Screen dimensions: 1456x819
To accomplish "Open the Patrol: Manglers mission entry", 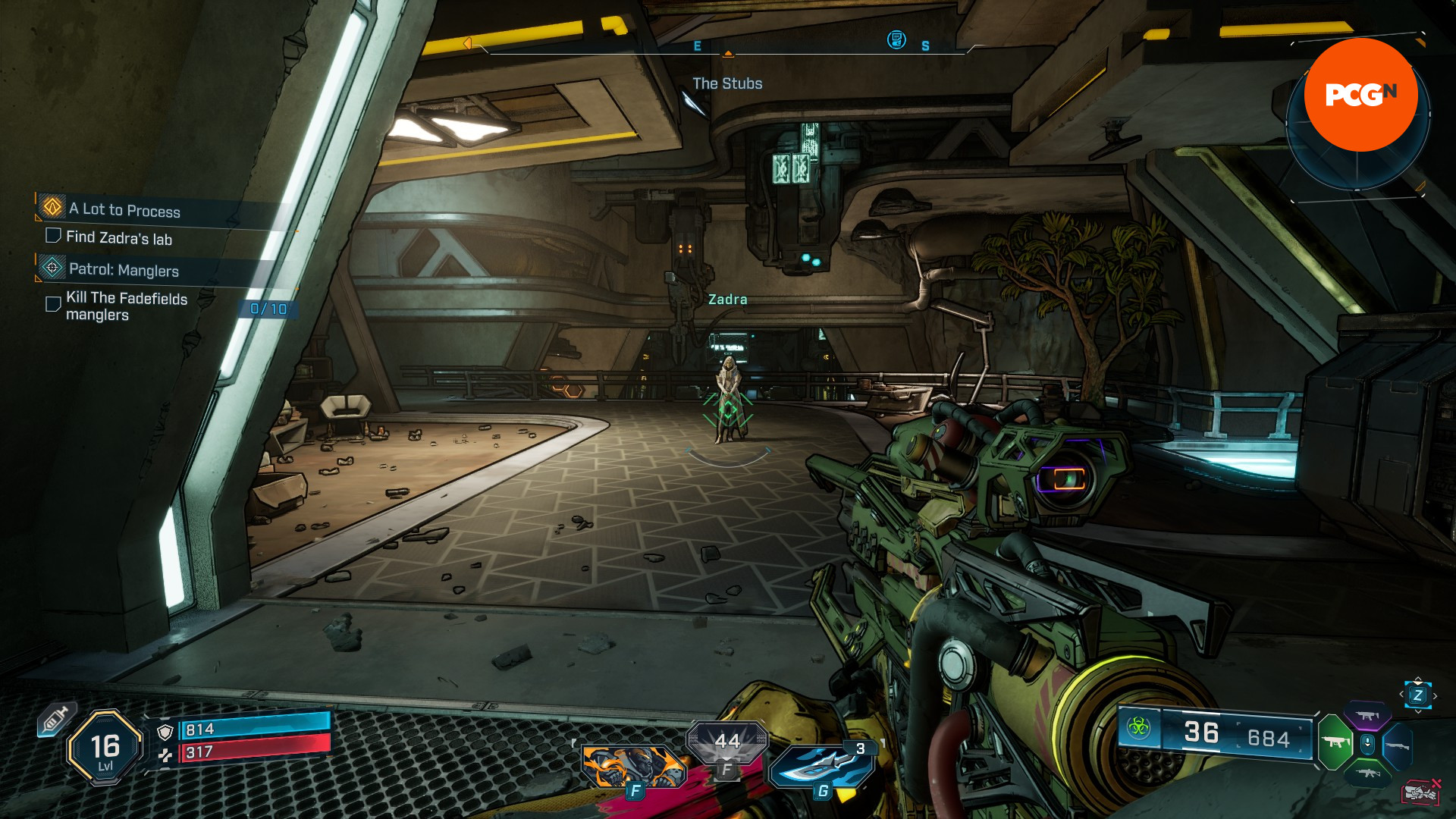I will pyautogui.click(x=124, y=269).
